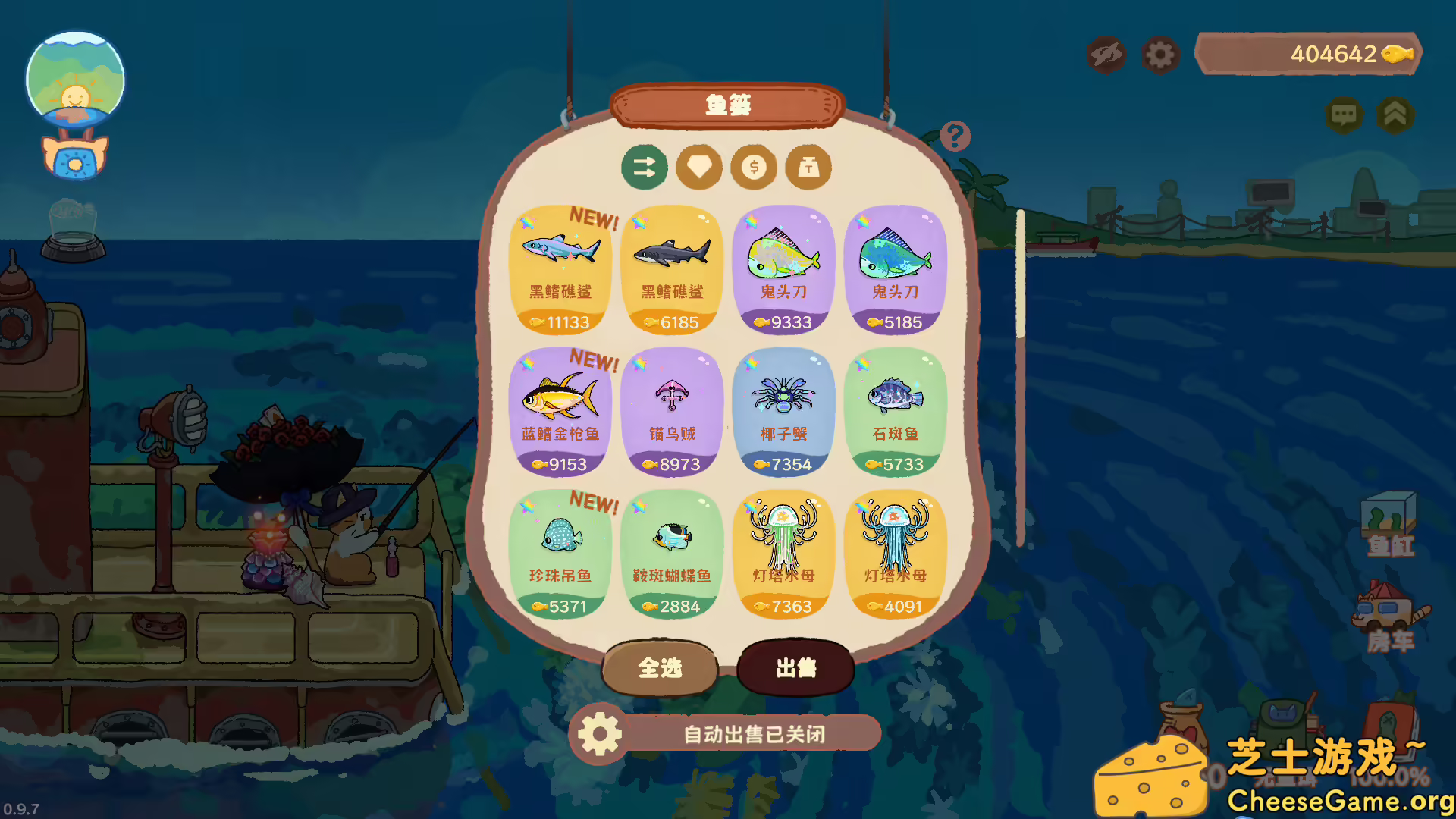This screenshot has height=819, width=1456.
Task: Open the auto-sell gear icon near the bottom
Action: point(598,733)
